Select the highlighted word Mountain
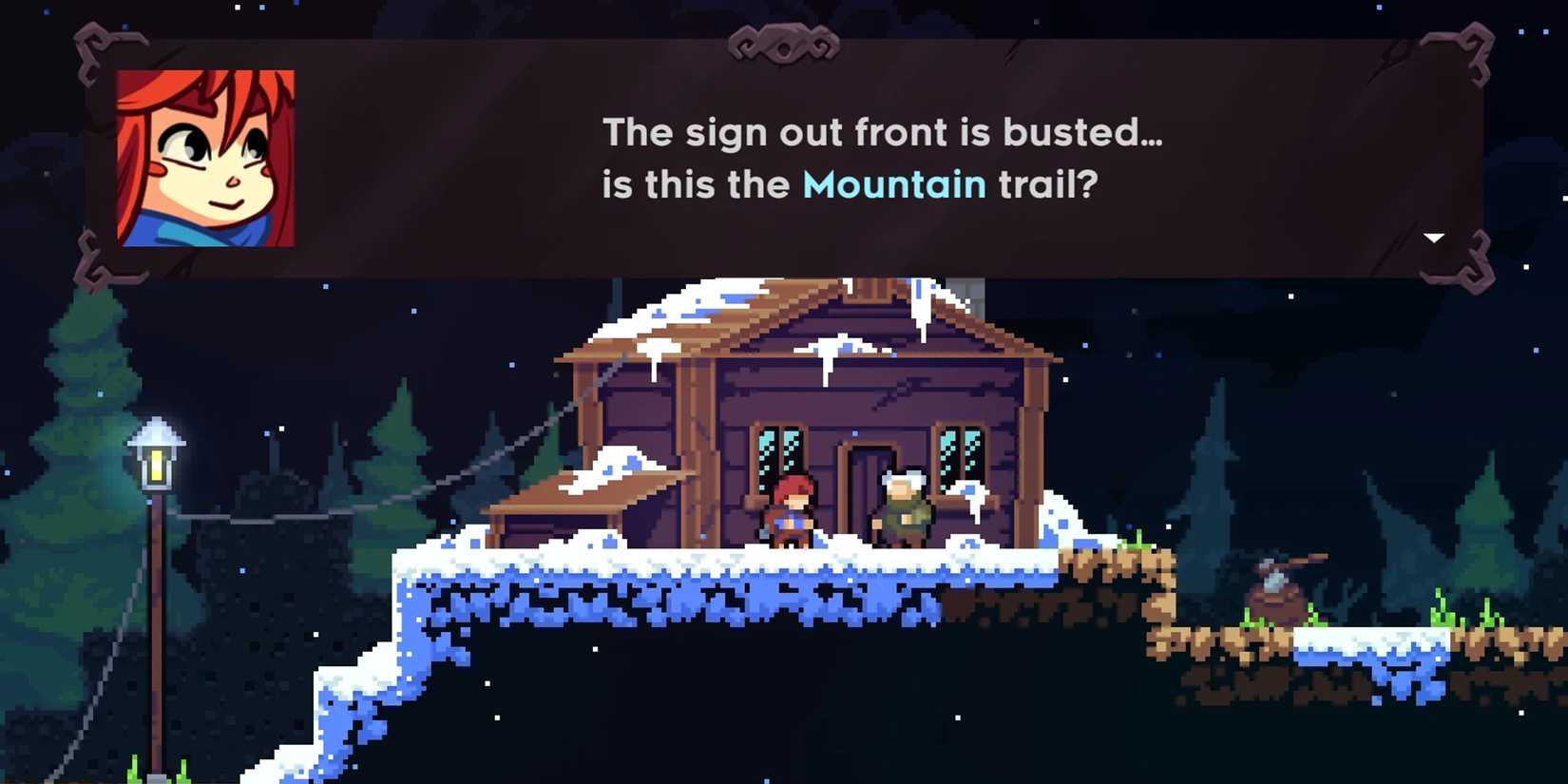 [x=893, y=184]
